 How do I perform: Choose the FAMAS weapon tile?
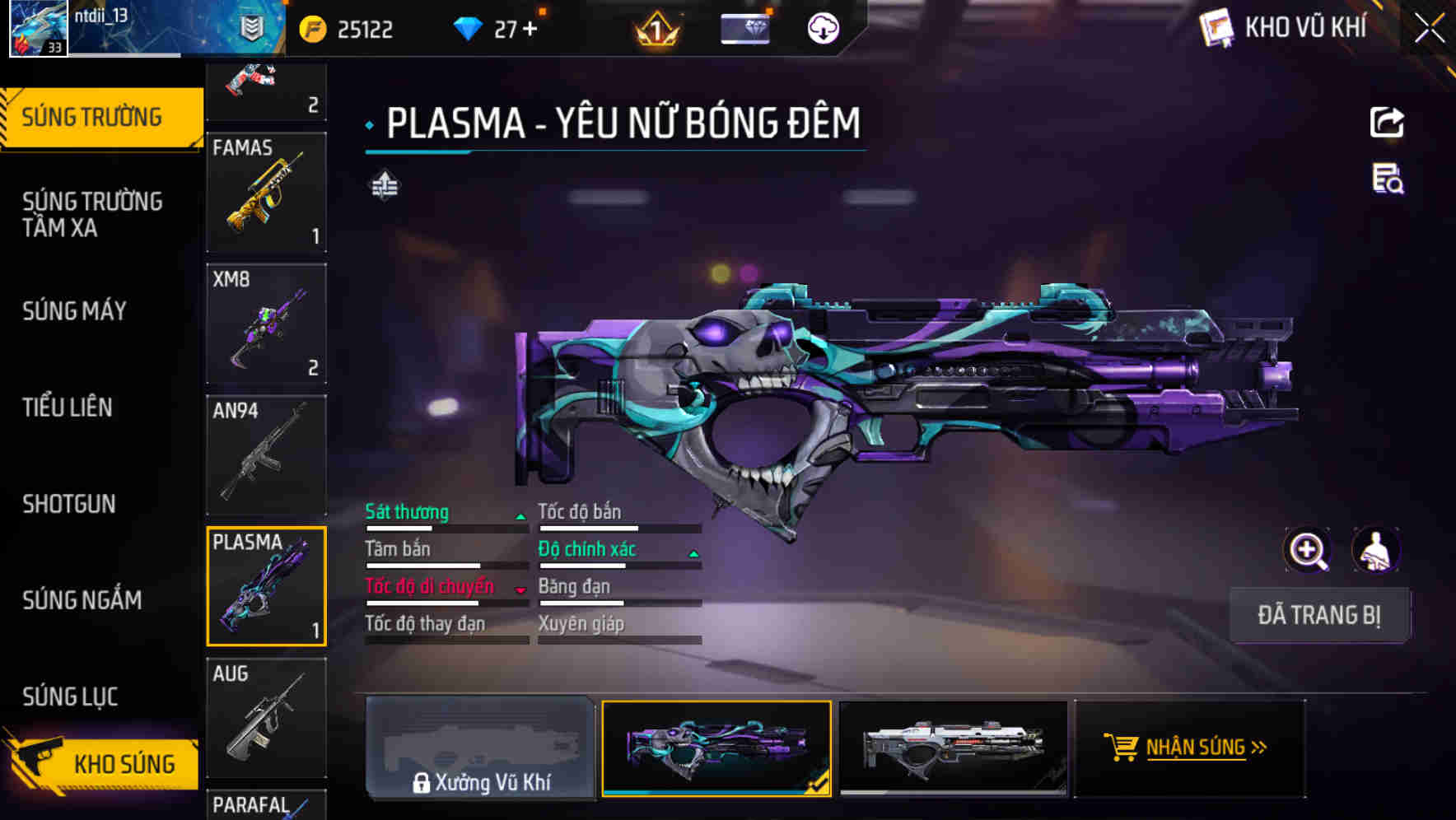click(x=266, y=192)
